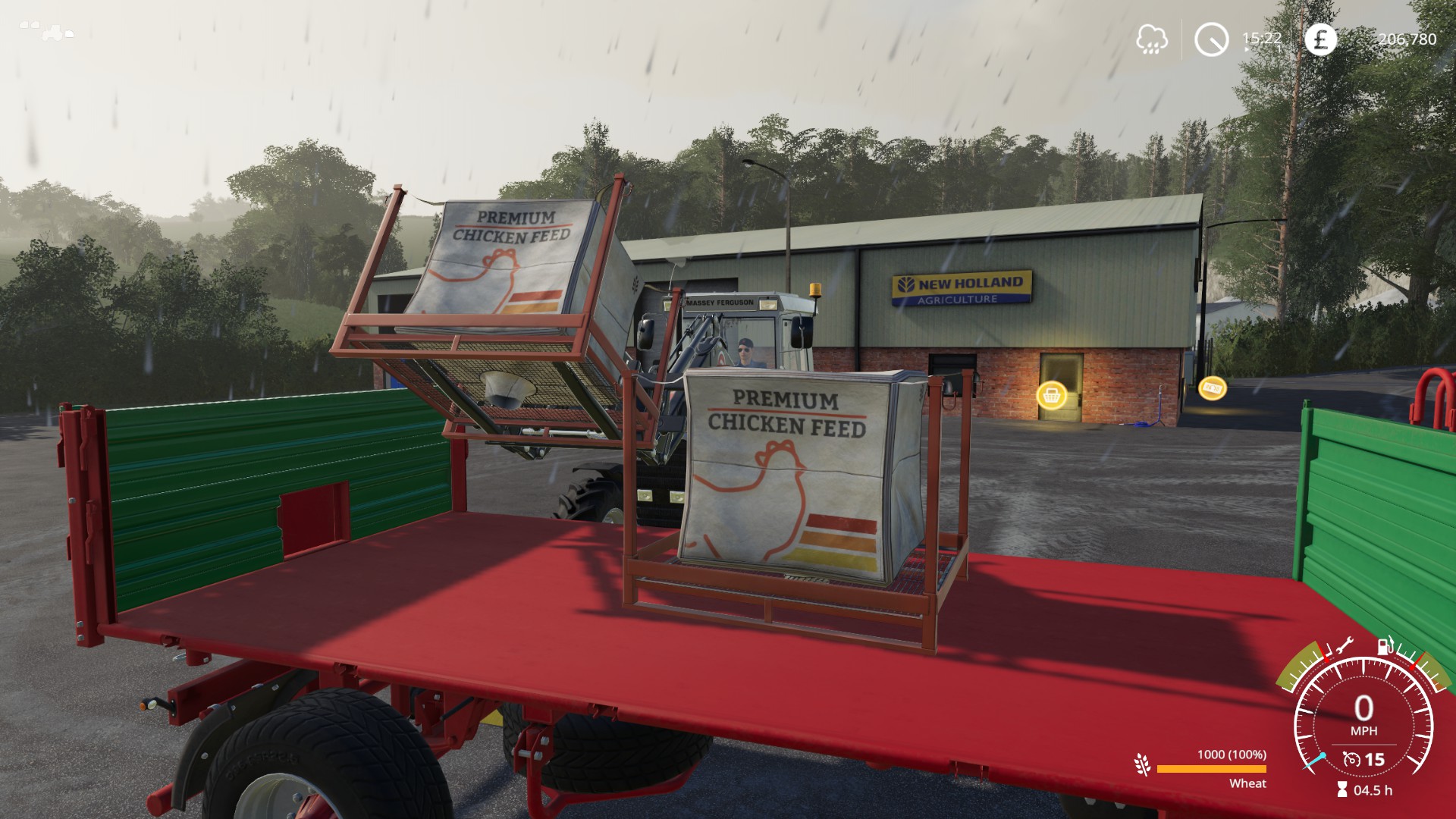1456x819 pixels.
Task: Click the rainy weather cloud icon
Action: 1151,39
